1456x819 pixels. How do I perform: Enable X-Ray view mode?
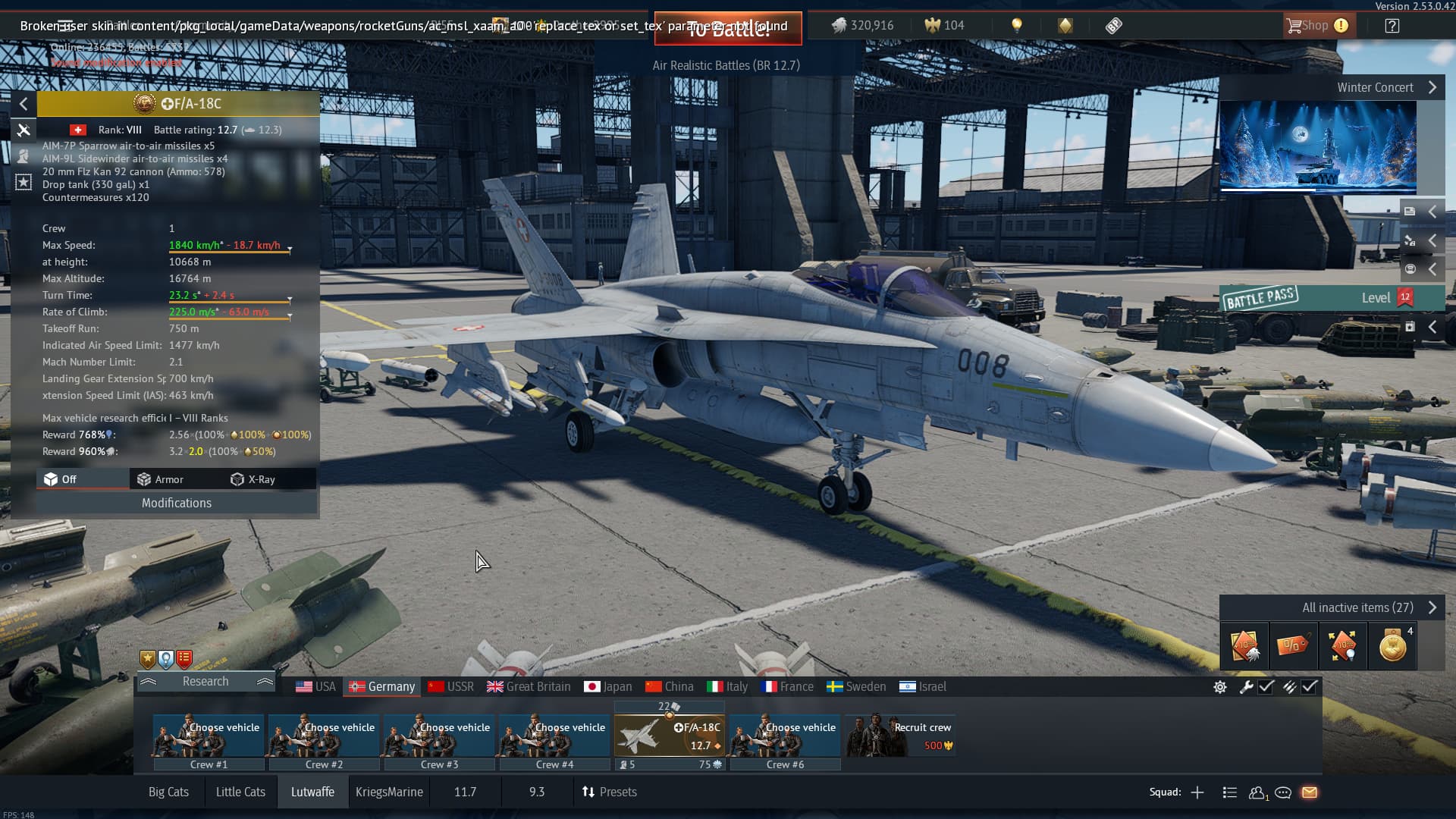pyautogui.click(x=253, y=479)
